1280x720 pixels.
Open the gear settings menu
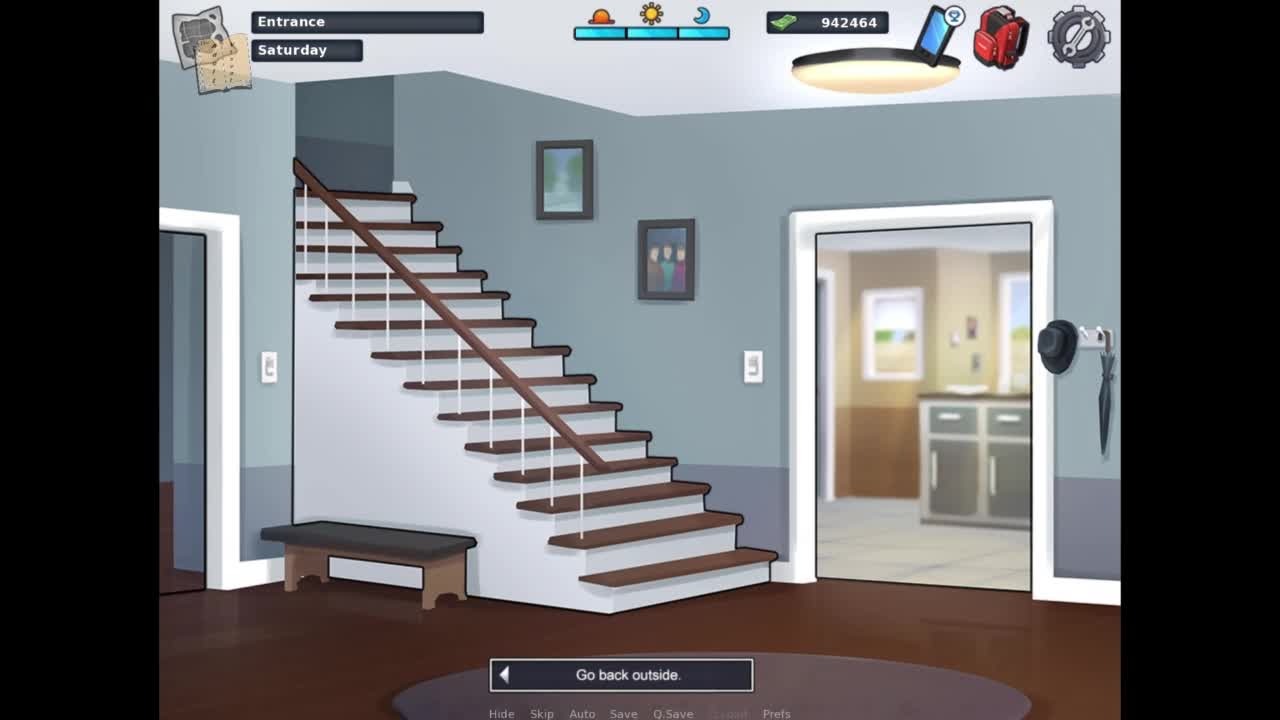point(1078,37)
